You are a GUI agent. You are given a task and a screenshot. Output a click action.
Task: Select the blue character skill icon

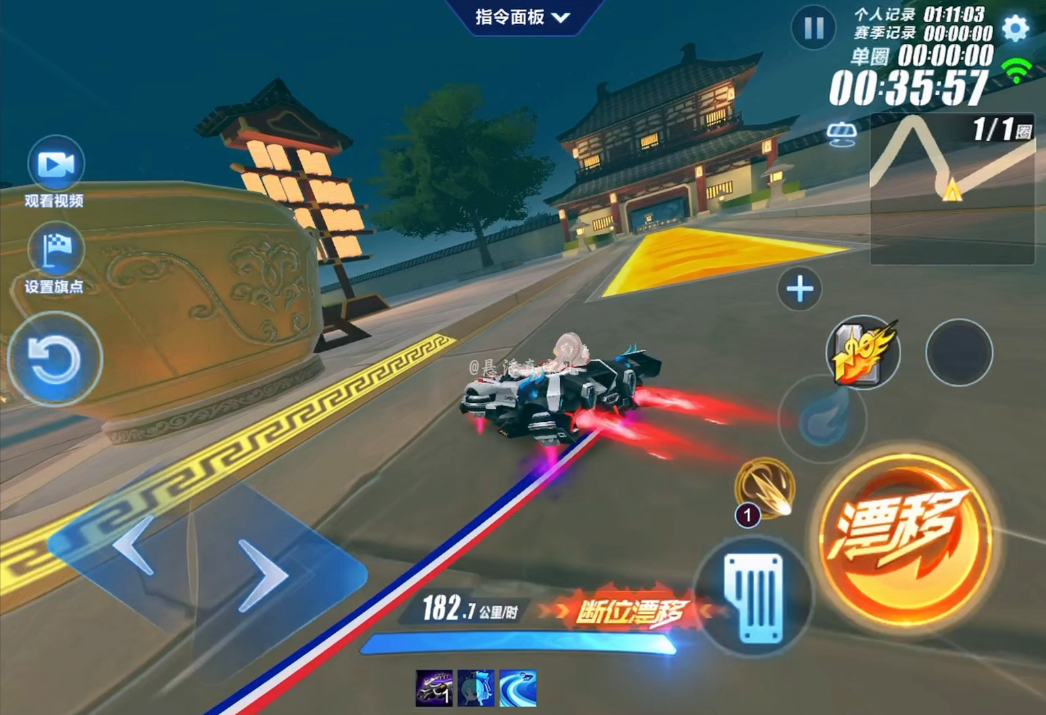[476, 688]
